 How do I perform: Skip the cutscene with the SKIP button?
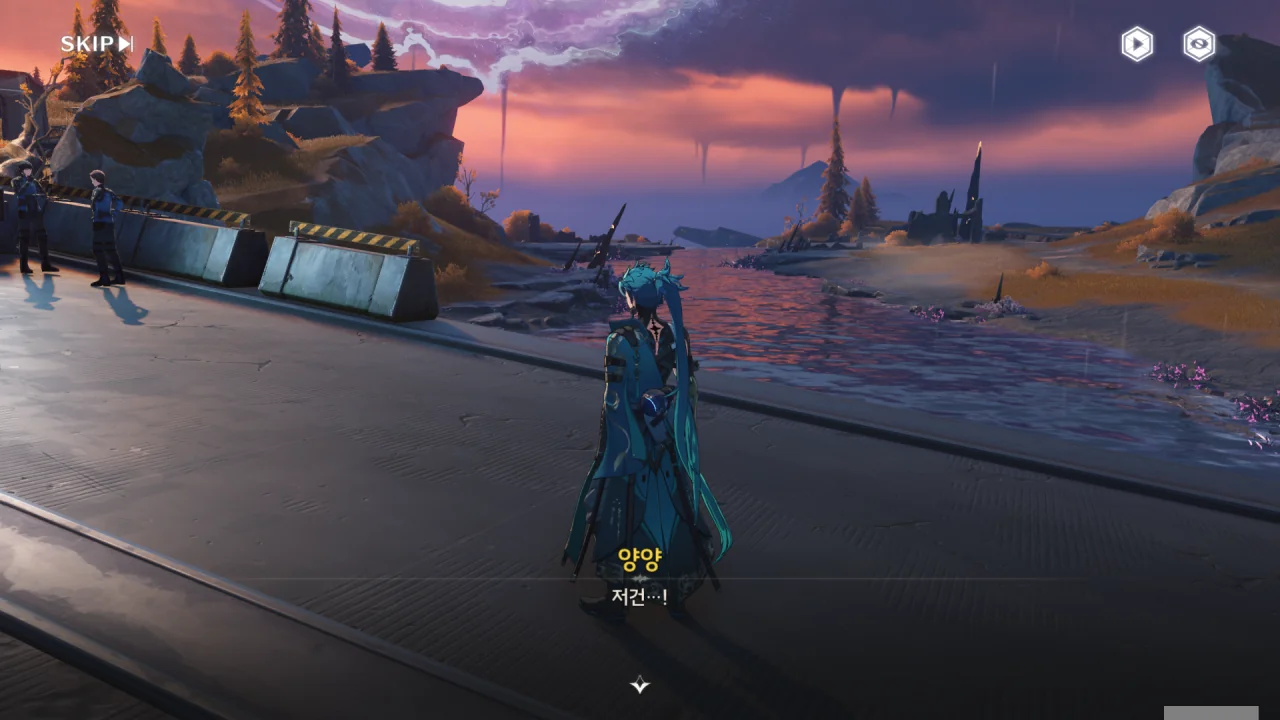click(x=96, y=44)
